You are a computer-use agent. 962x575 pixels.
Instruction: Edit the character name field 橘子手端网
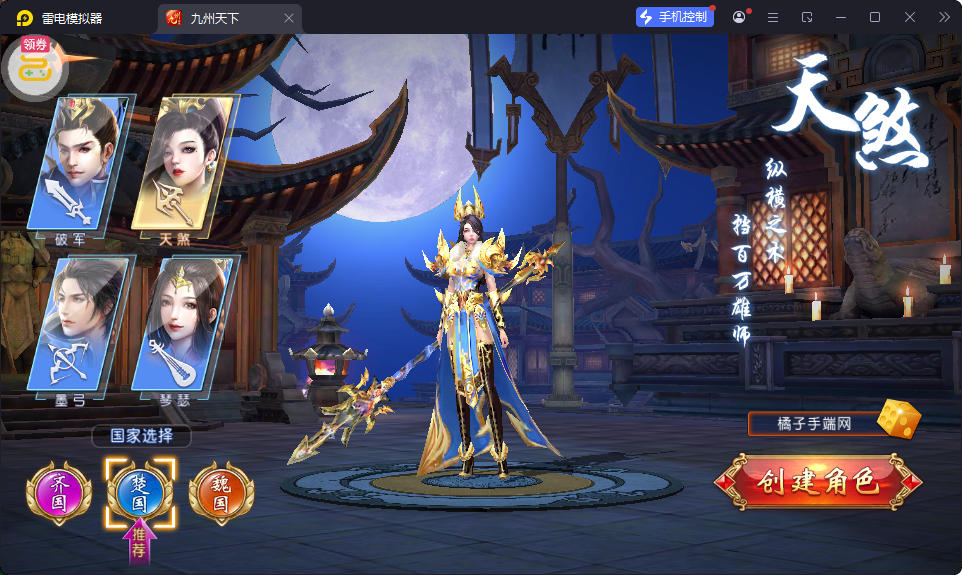tap(812, 424)
